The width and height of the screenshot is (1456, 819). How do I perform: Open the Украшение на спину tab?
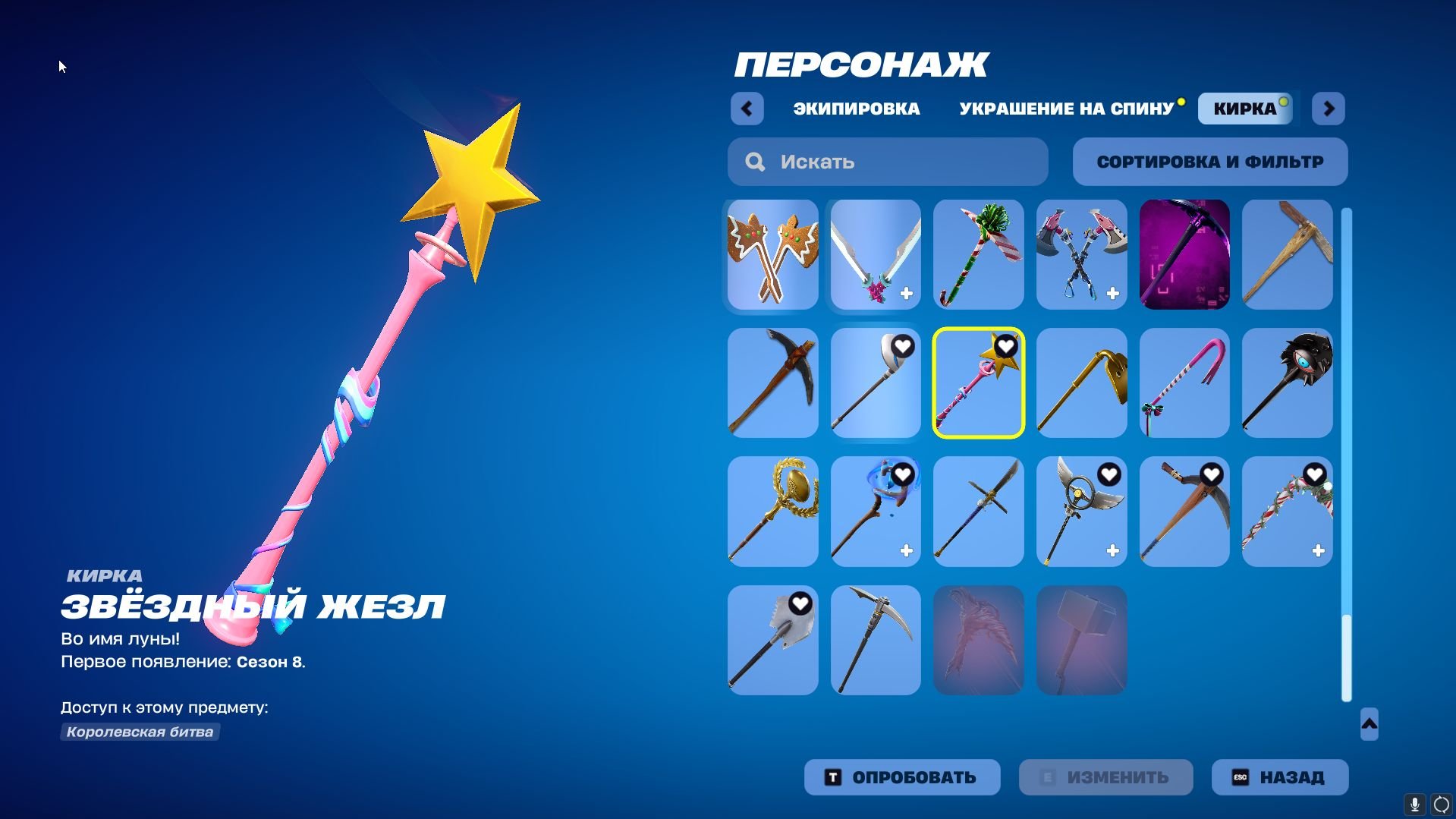[x=1065, y=109]
